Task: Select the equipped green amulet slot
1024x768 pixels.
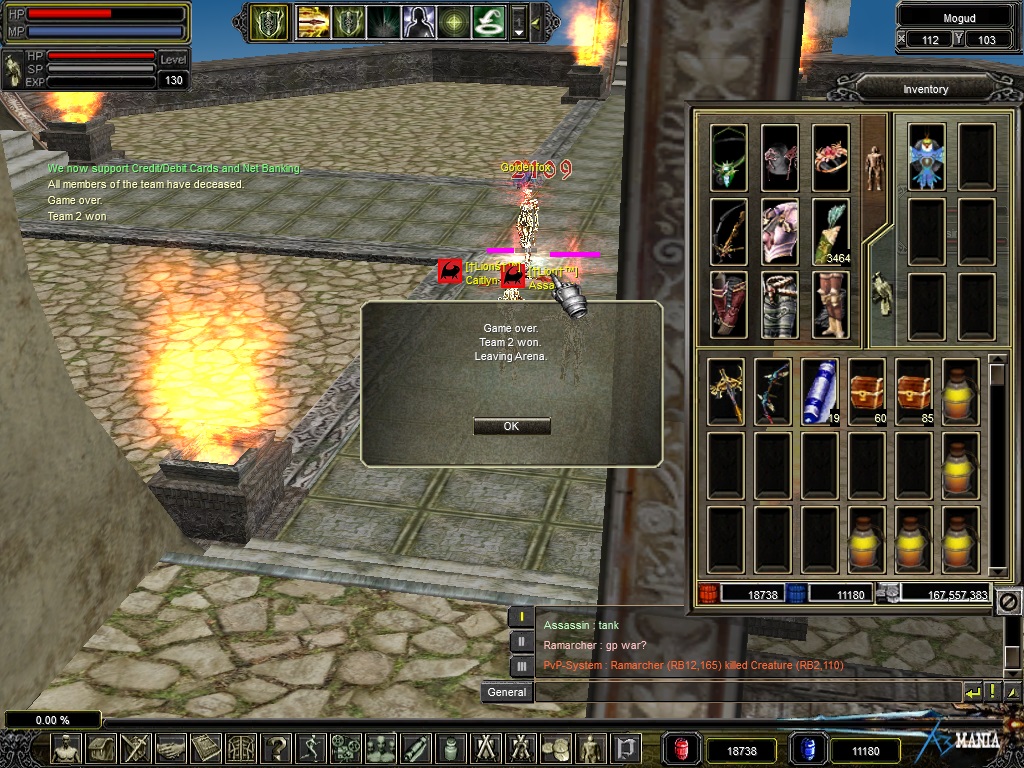Action: click(729, 157)
